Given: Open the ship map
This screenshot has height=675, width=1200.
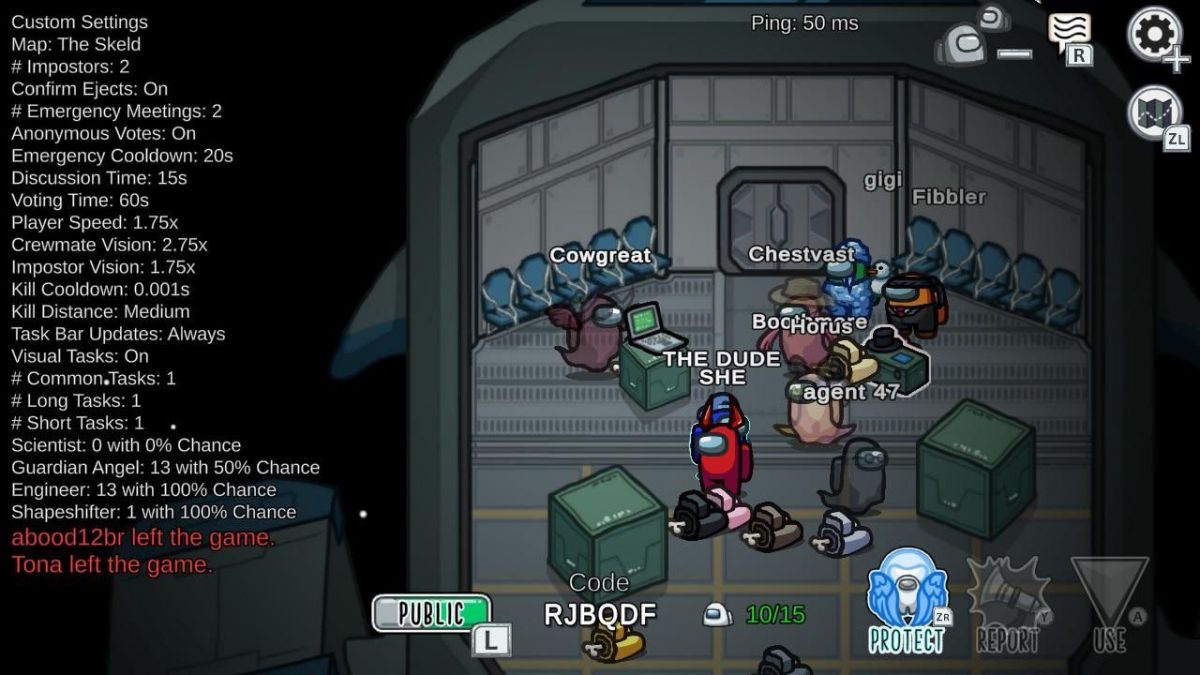Looking at the screenshot, I should (1155, 112).
